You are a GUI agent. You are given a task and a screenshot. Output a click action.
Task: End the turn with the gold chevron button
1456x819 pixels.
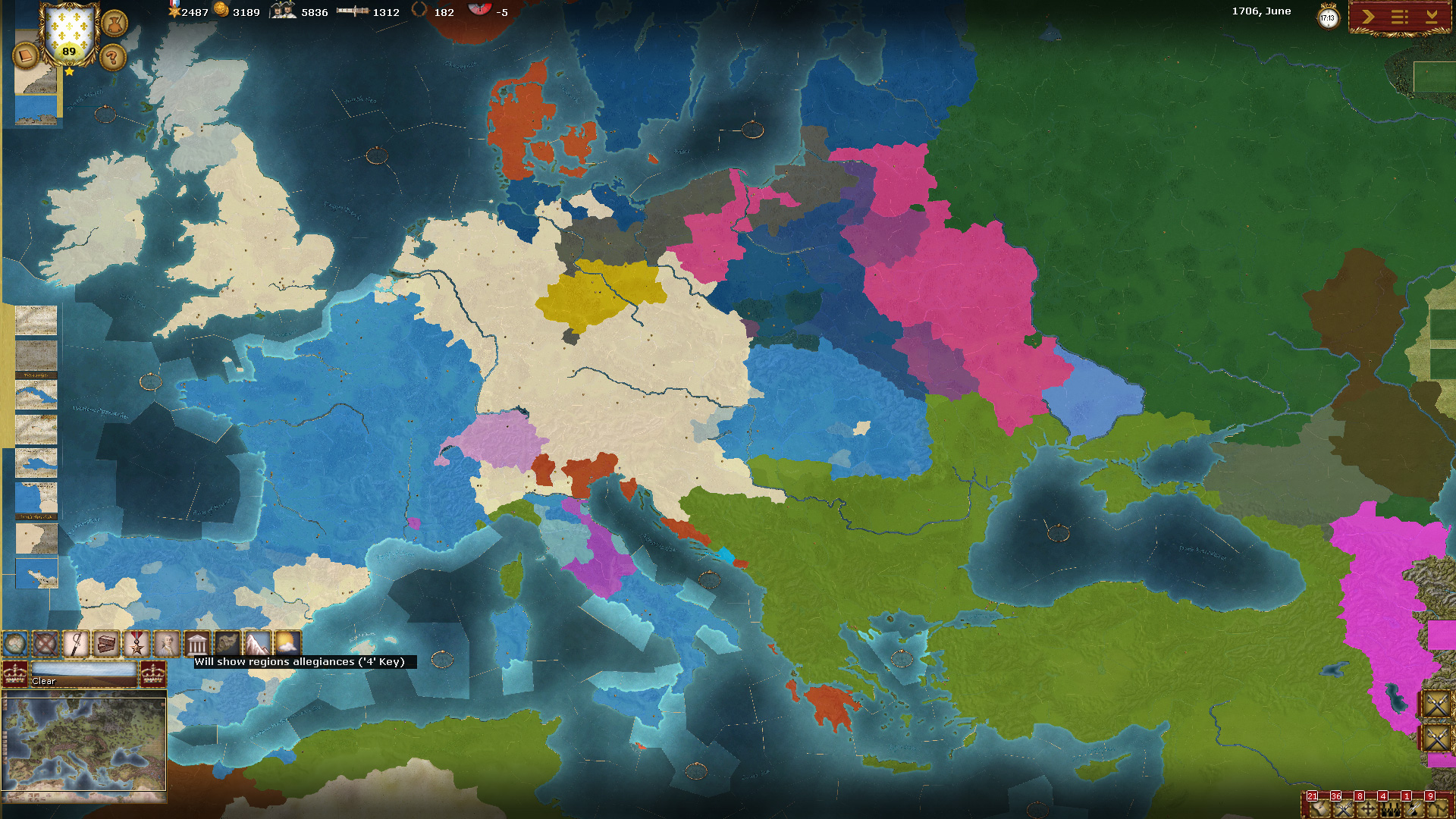tap(1368, 17)
